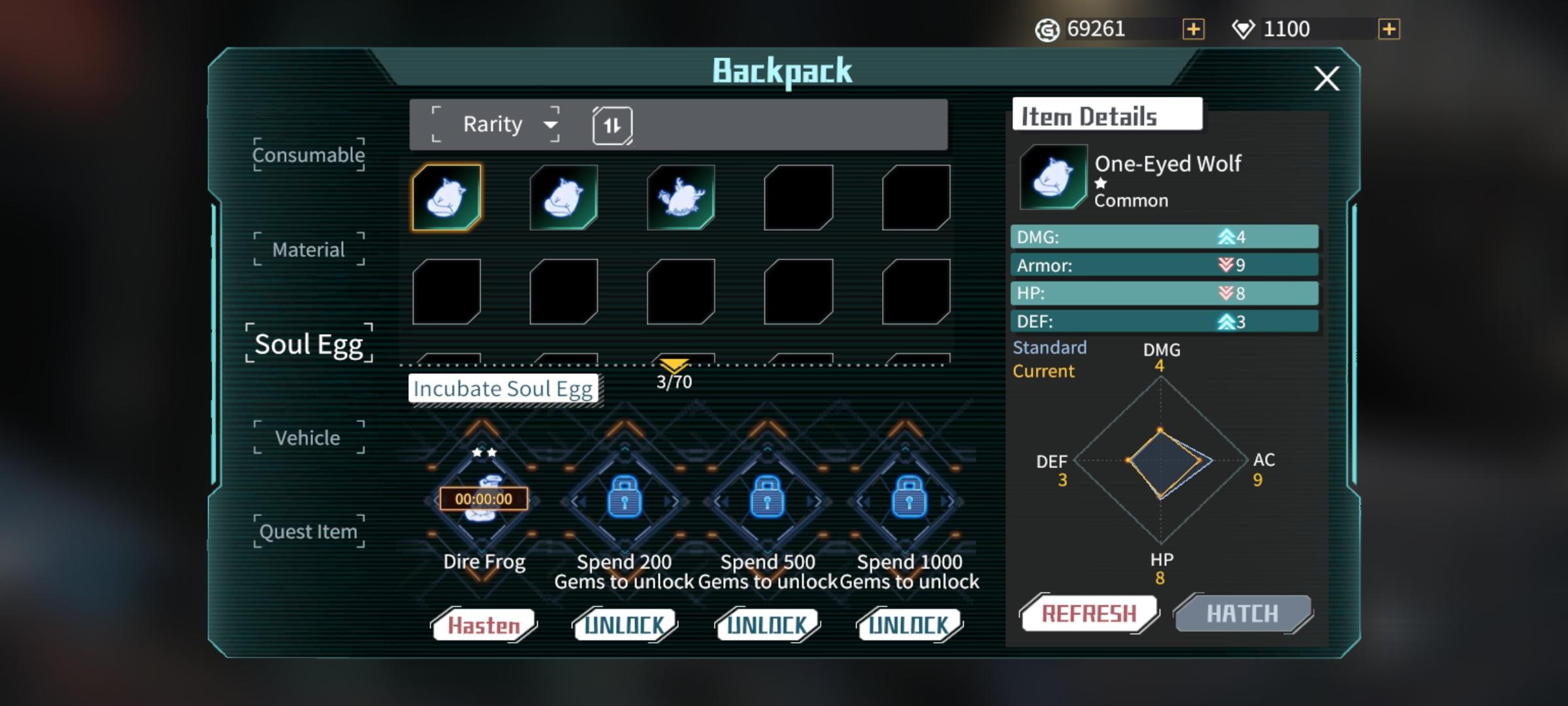Show the Vehicle tab
The width and height of the screenshot is (1568, 706).
[308, 437]
